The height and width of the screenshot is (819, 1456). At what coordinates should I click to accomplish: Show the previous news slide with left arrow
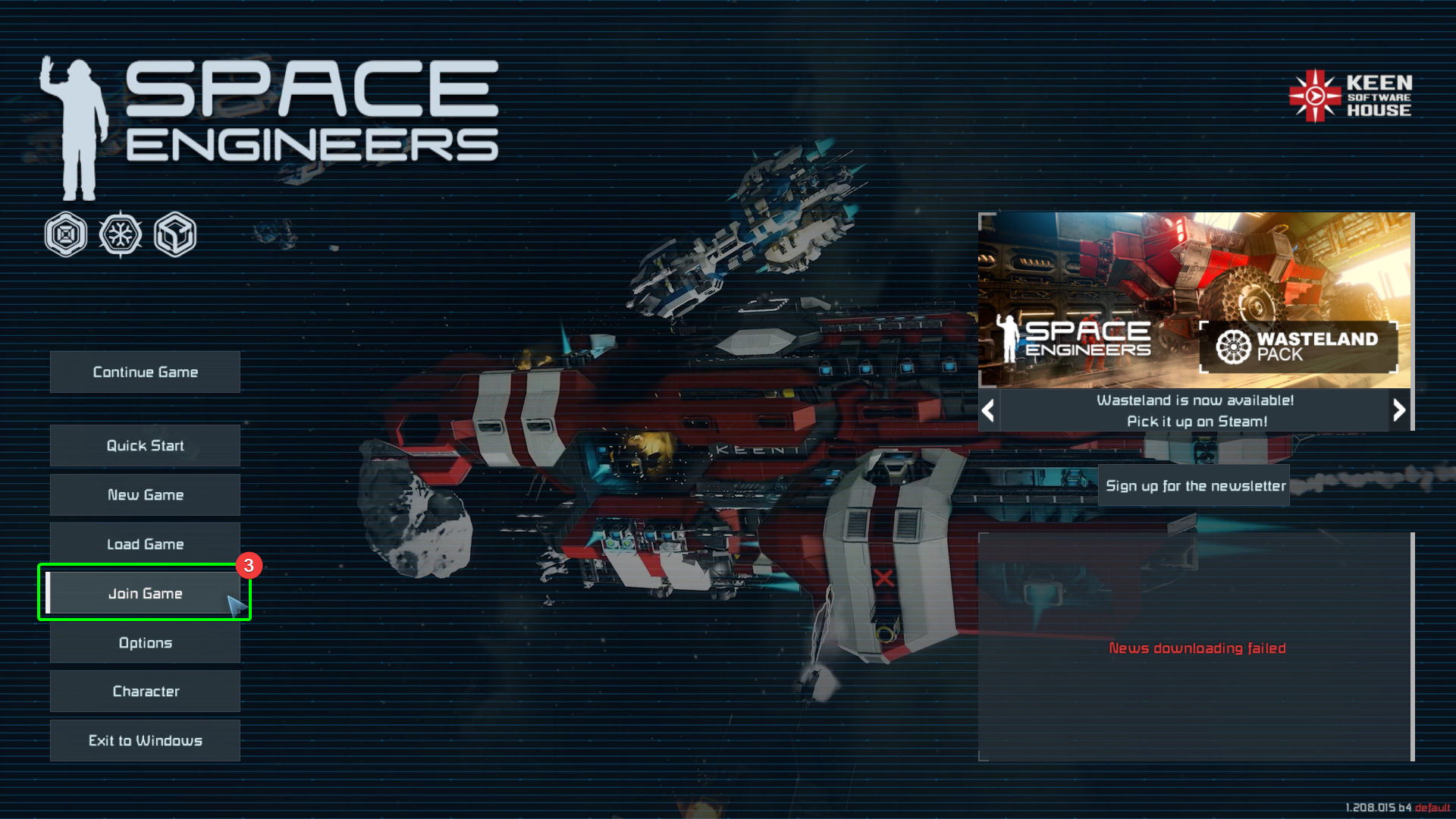tap(988, 410)
